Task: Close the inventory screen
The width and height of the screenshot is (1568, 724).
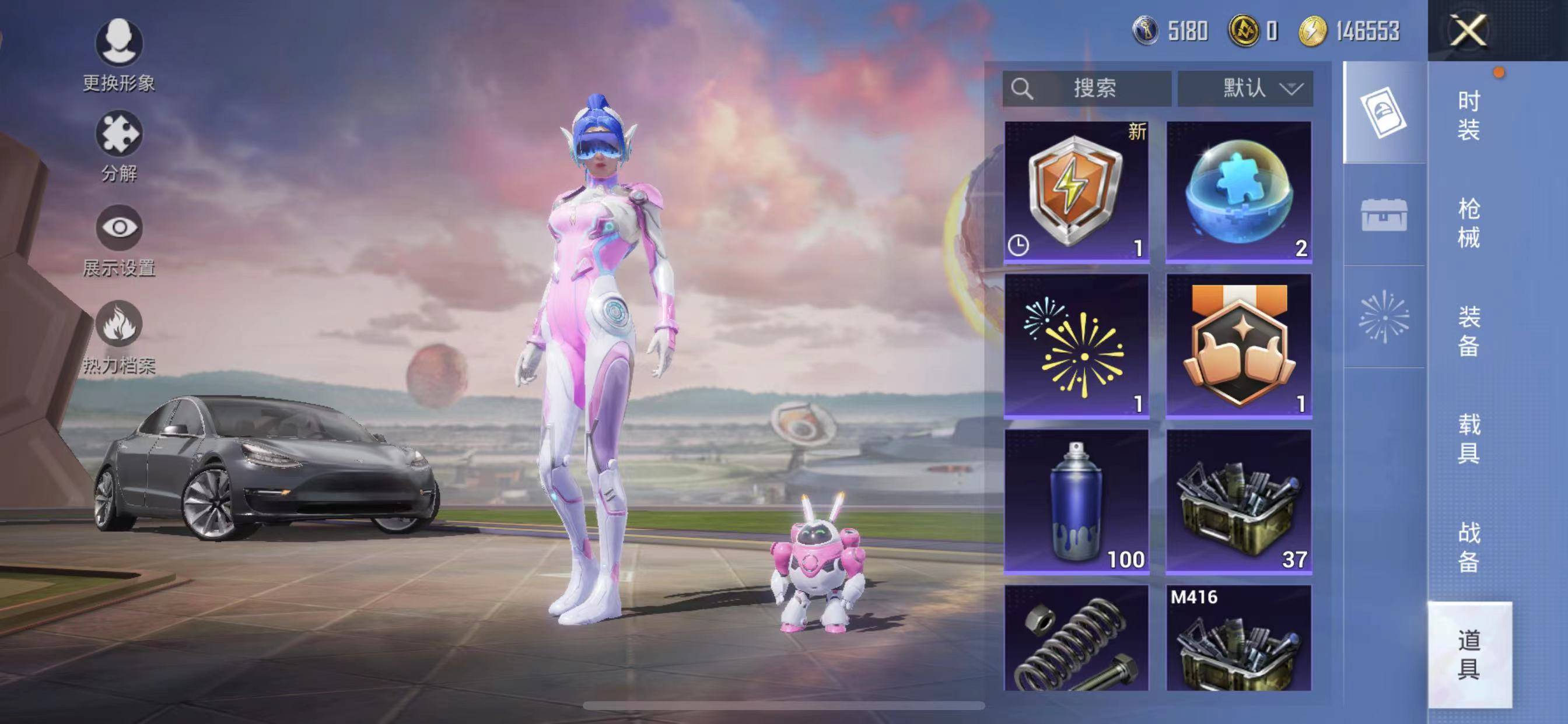Action: [1468, 30]
